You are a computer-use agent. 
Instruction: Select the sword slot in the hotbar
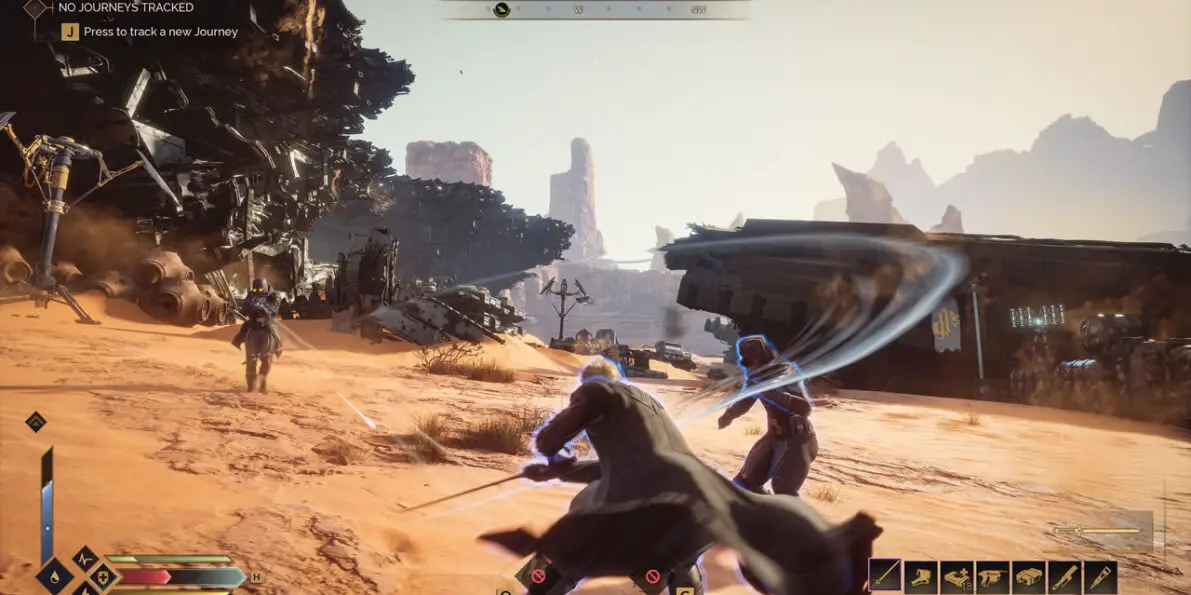885,575
